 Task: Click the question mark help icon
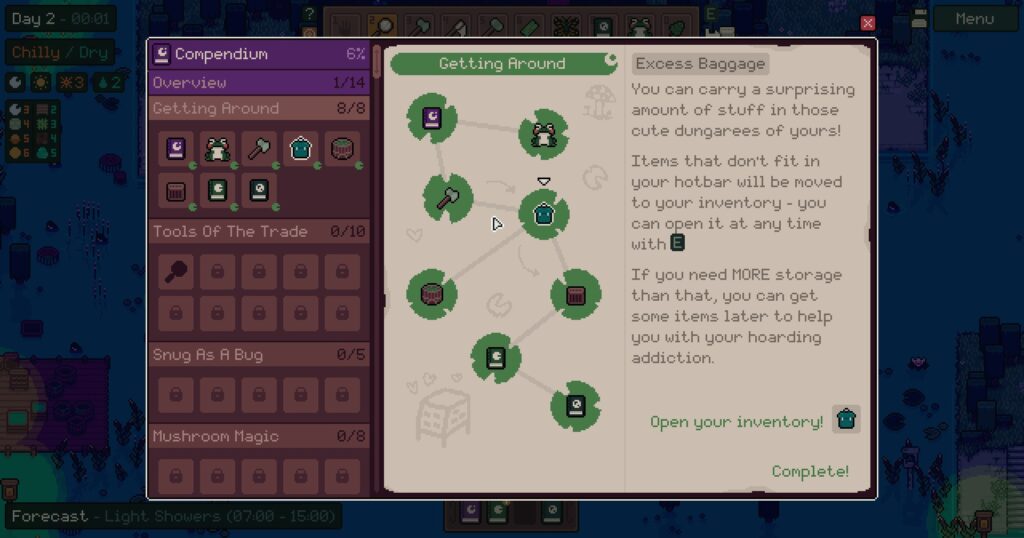pos(310,15)
